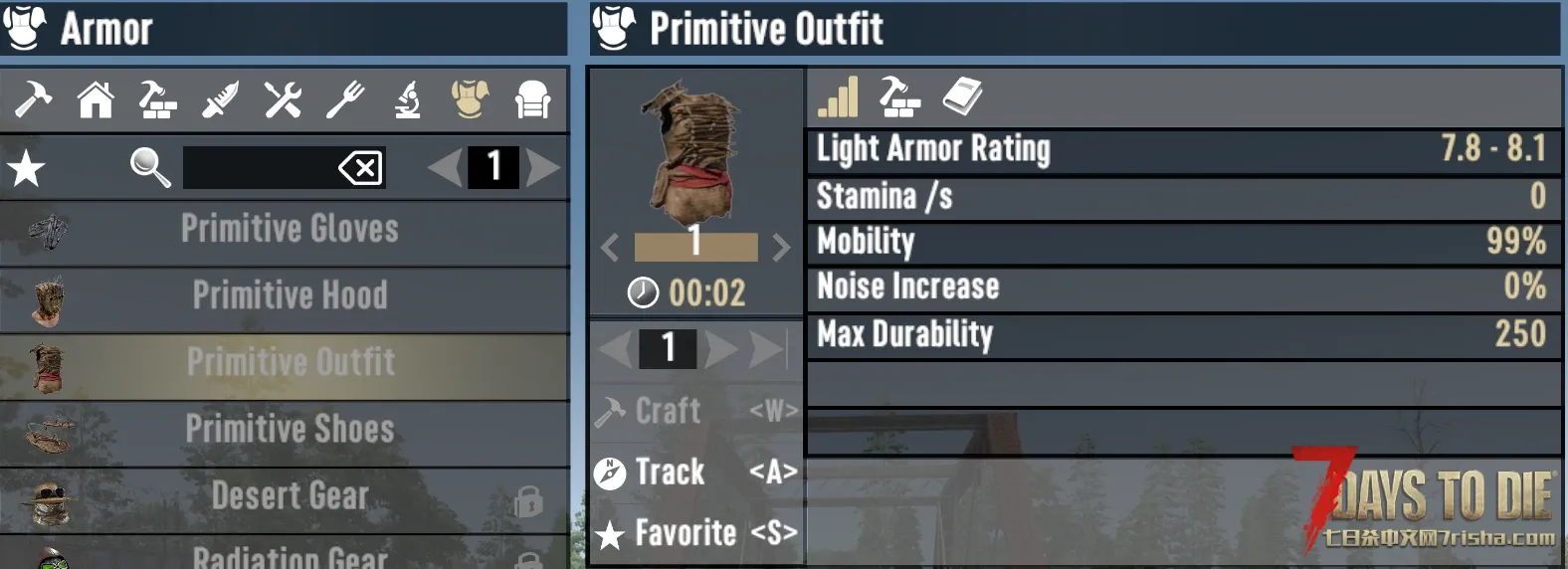Viewport: 1568px width, 569px height.
Task: Switch to the armor category tab
Action: pos(470,99)
